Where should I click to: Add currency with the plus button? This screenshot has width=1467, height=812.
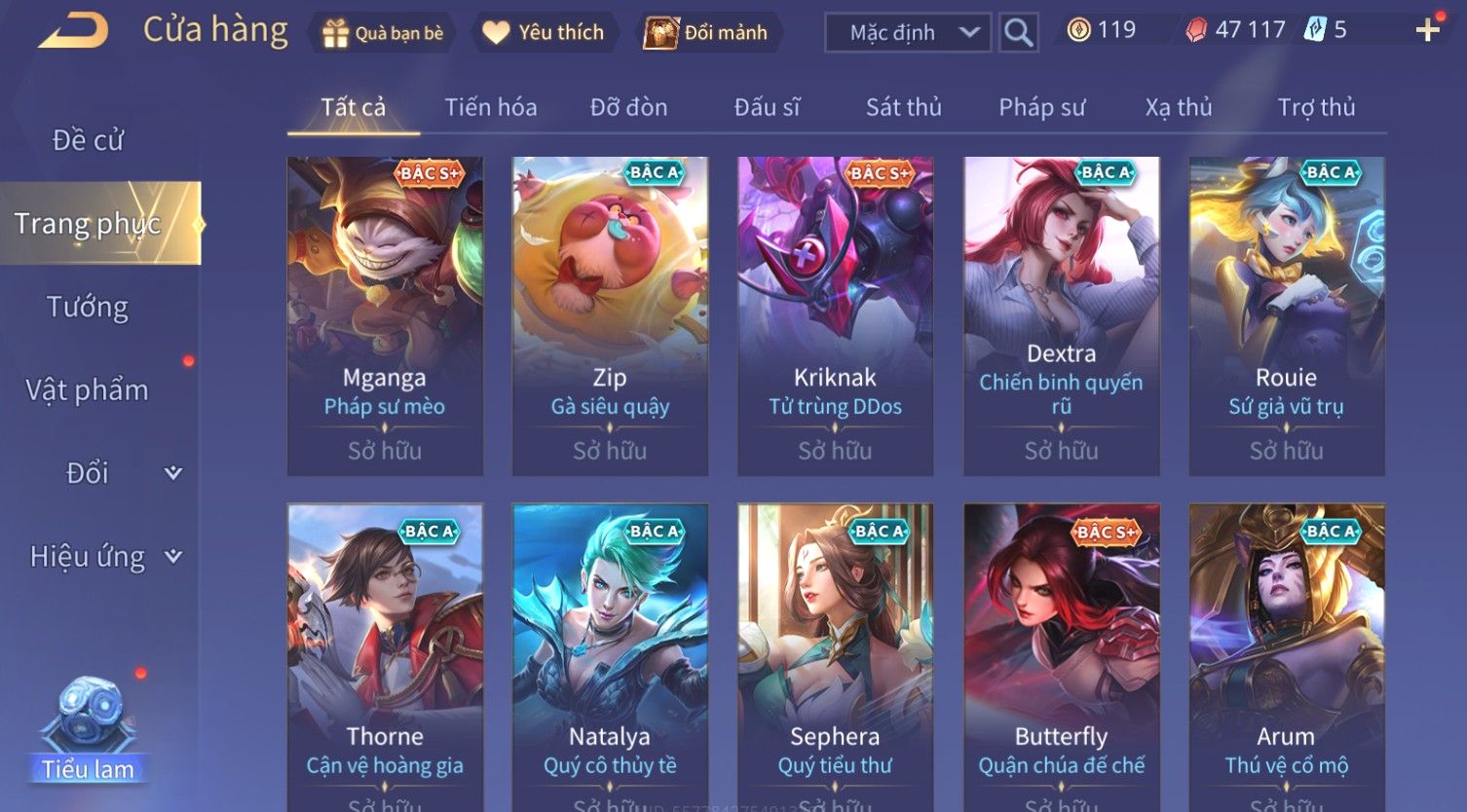point(1427,31)
